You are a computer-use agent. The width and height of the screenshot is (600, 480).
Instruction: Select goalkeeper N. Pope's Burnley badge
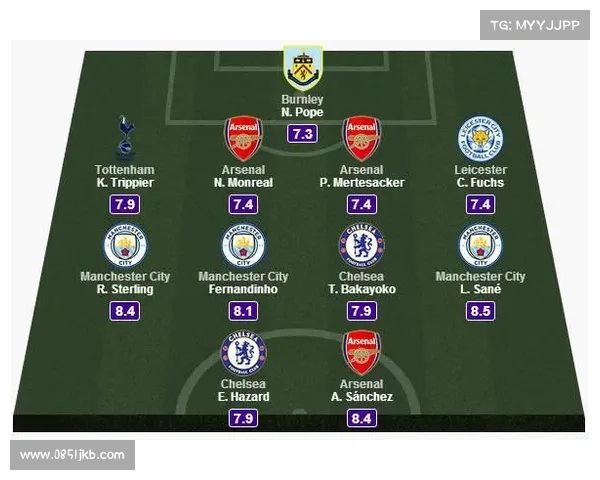point(302,68)
